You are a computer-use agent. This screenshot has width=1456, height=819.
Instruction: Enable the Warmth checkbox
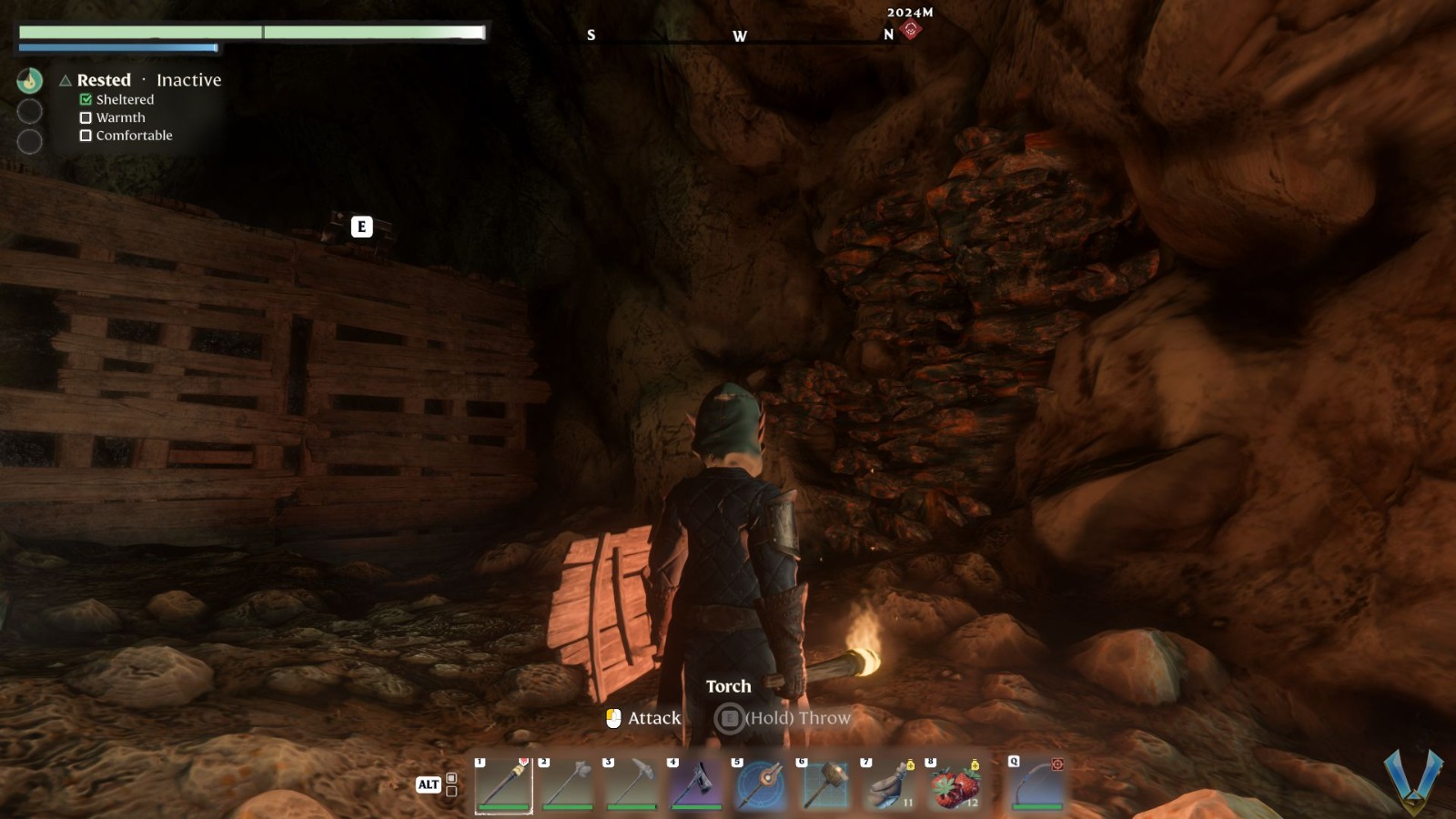click(x=86, y=117)
